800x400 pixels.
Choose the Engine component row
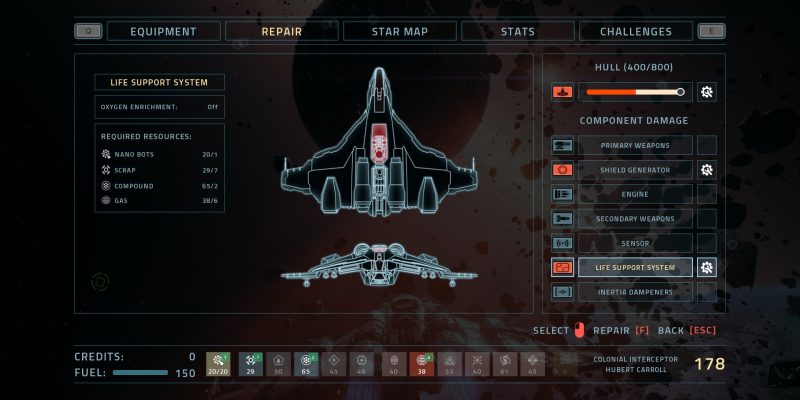(x=635, y=194)
